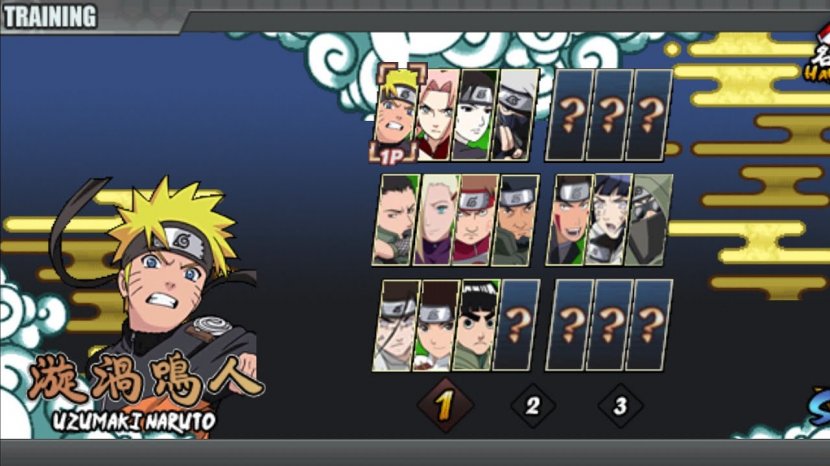Select blonde Ino's character portrait
This screenshot has height=466, width=830.
436,220
